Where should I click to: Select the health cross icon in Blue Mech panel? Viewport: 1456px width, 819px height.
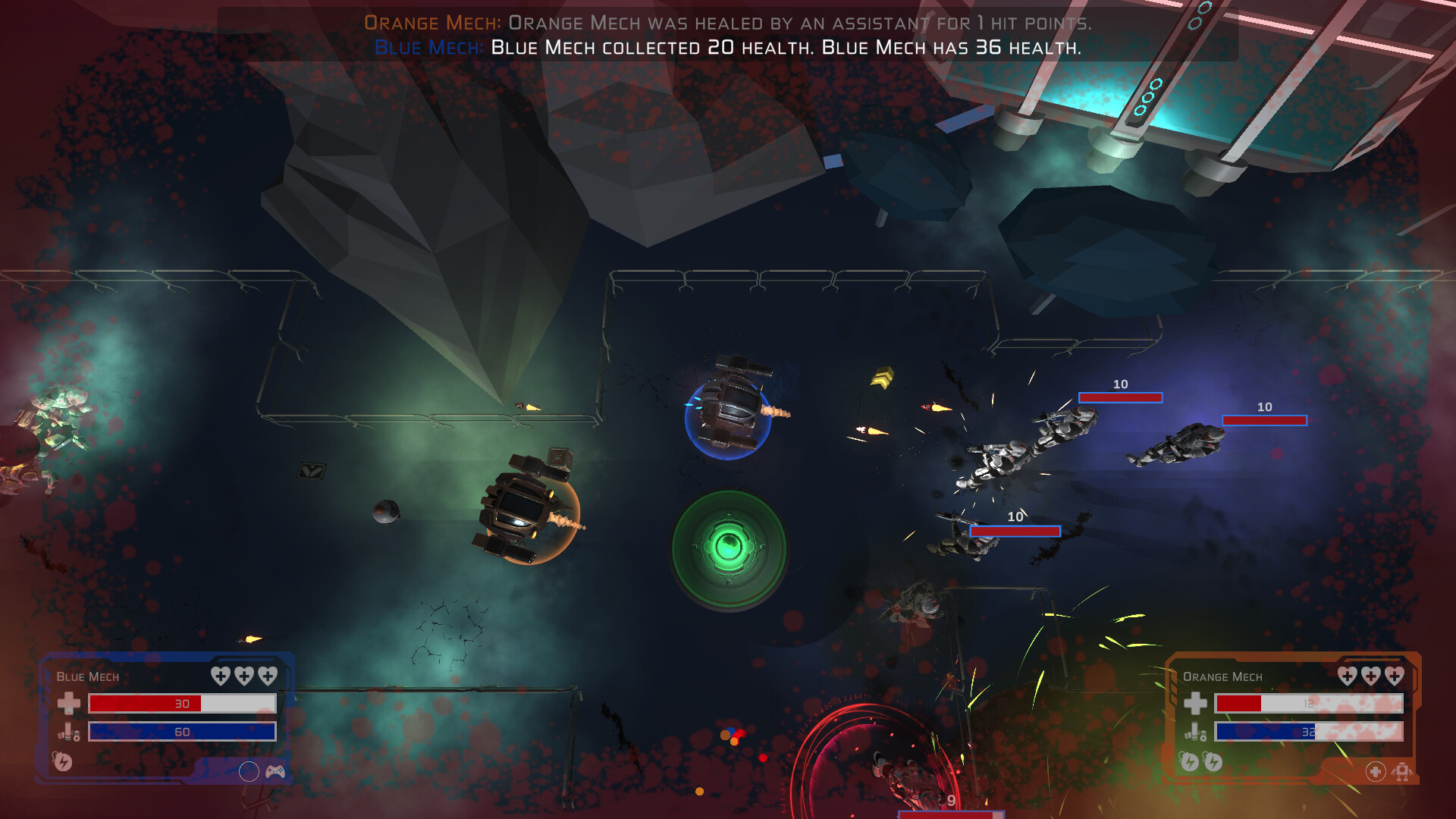tap(67, 704)
